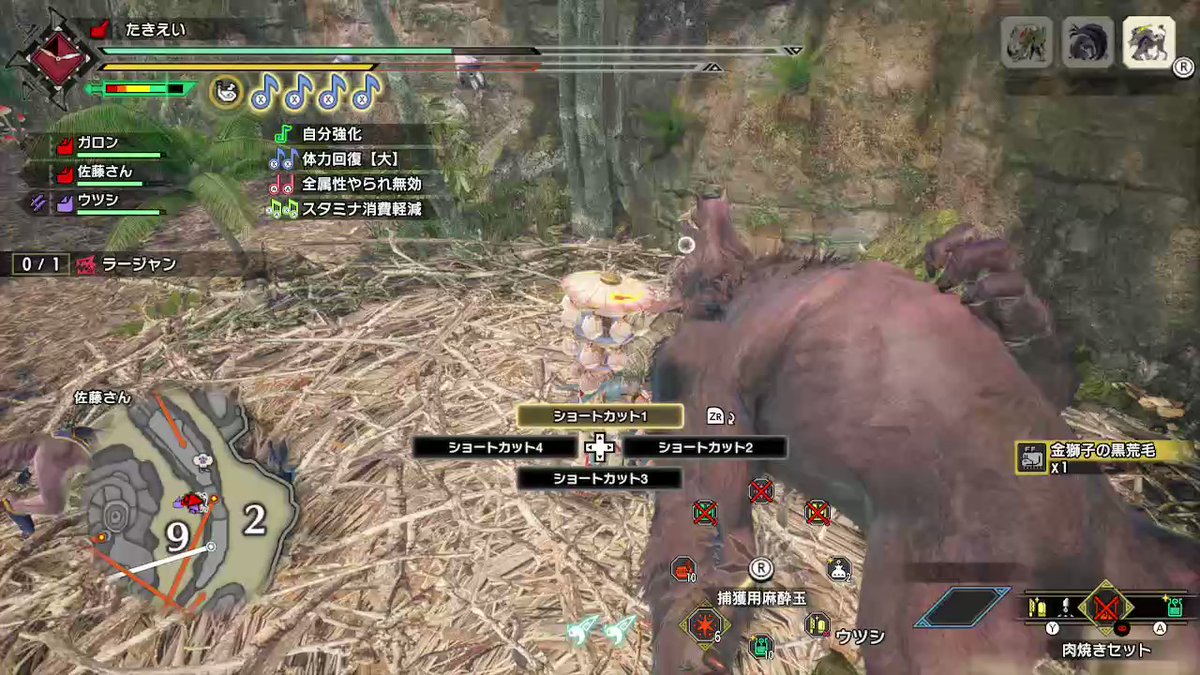Viewport: 1200px width, 675px height.
Task: Select the red item with count 10
Action: (684, 569)
